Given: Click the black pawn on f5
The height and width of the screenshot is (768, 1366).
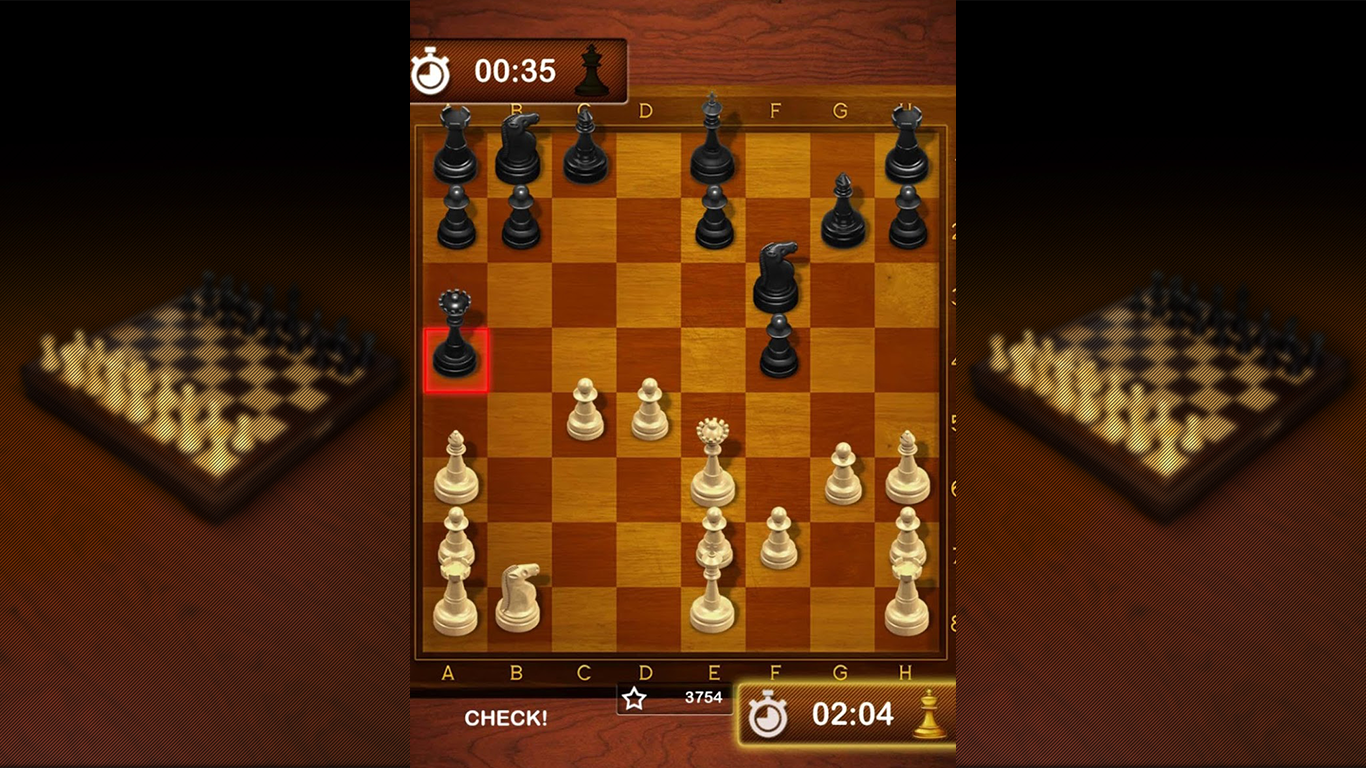Looking at the screenshot, I should click(x=775, y=350).
